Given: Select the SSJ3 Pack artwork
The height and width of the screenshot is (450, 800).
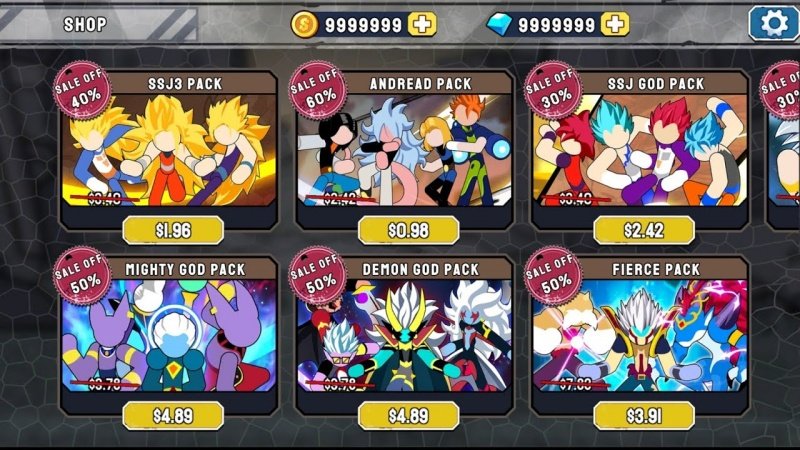Looking at the screenshot, I should tap(170, 150).
